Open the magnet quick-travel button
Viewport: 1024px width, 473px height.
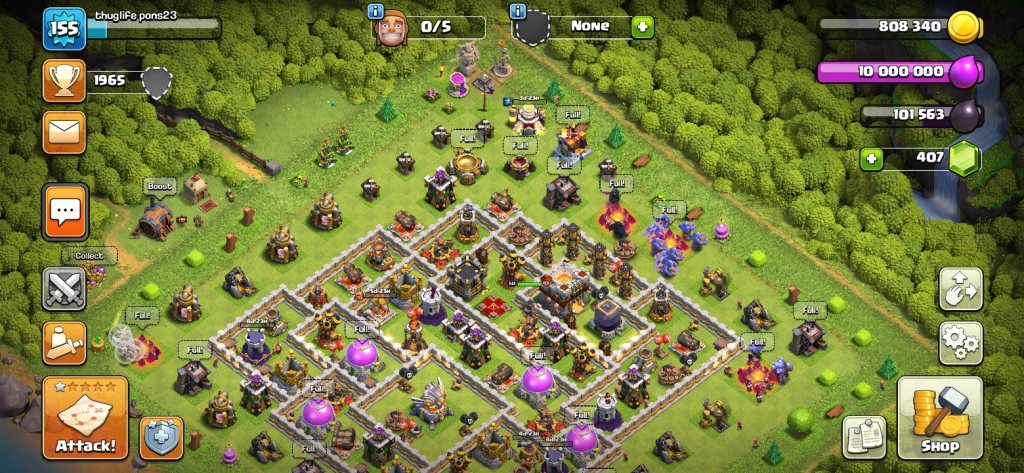[x=960, y=290]
